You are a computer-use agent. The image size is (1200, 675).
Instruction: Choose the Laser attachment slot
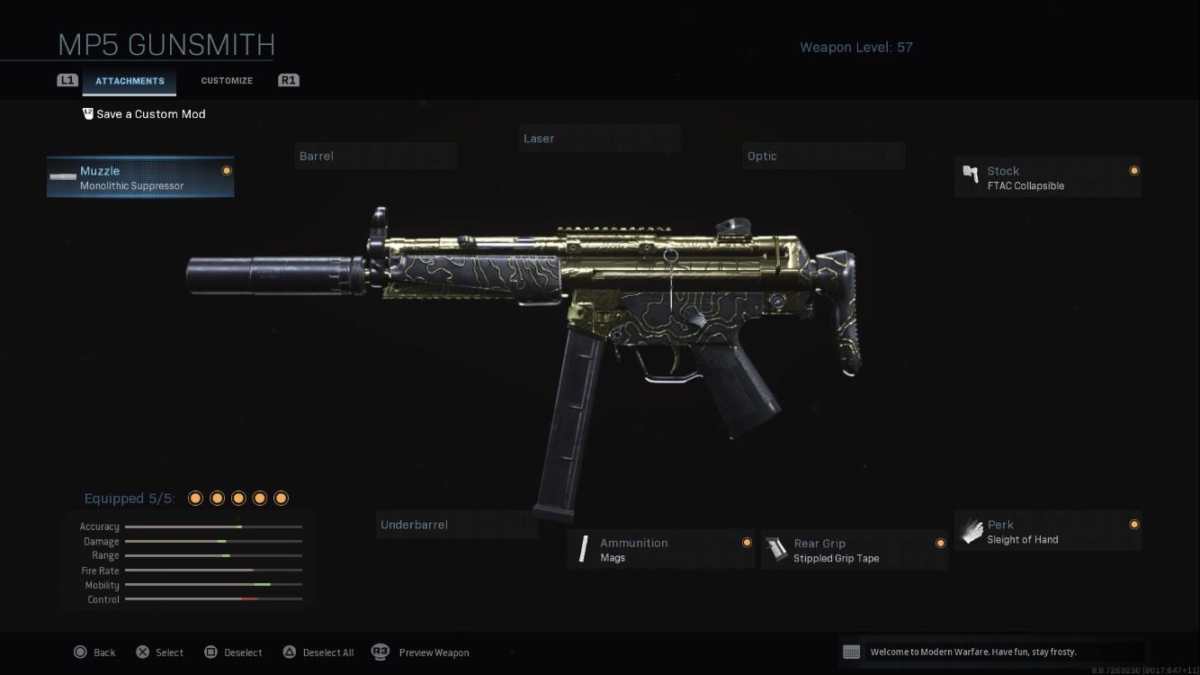coord(600,139)
